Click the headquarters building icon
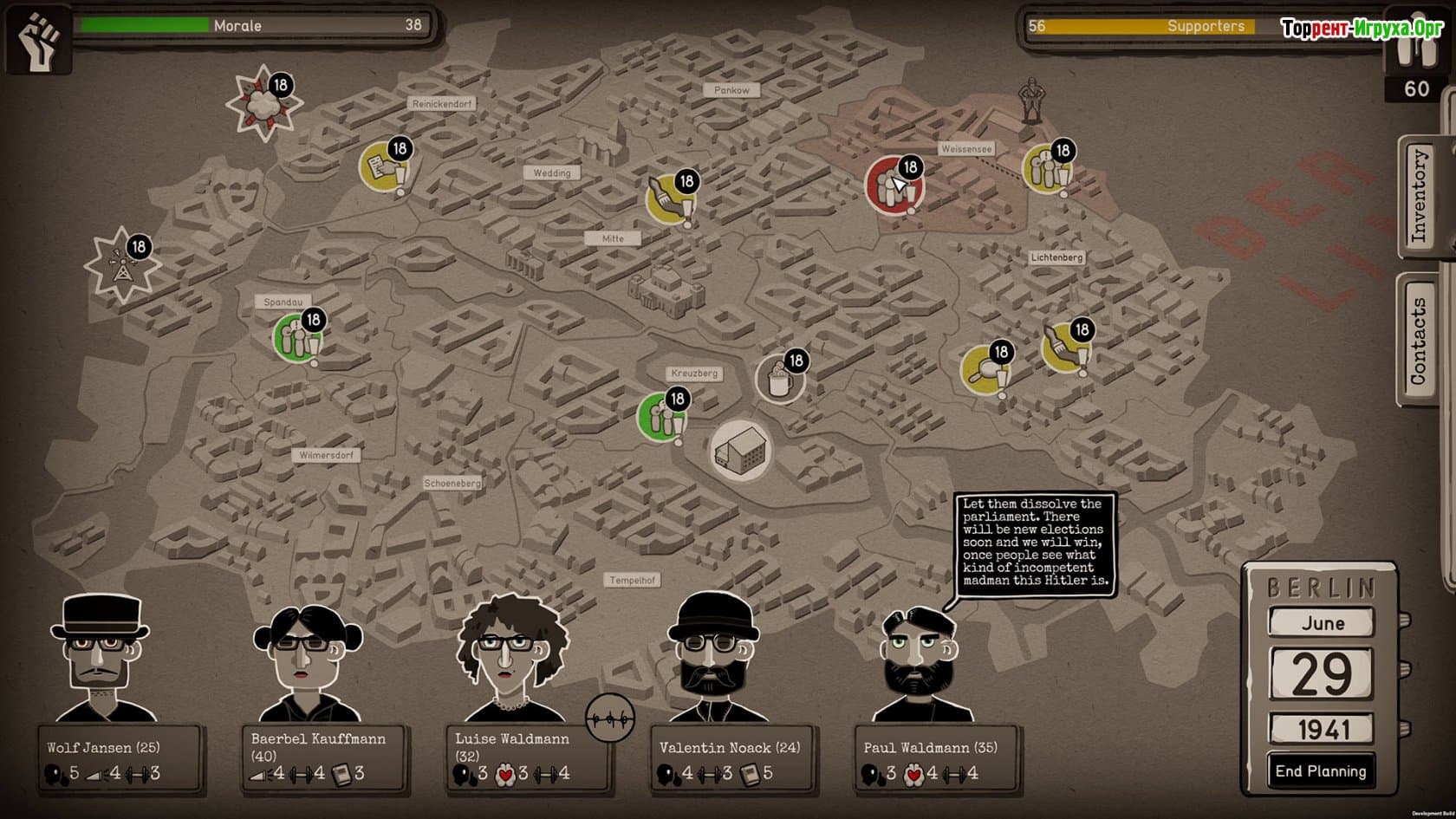Screen dimensions: 1456x819 [x=740, y=450]
